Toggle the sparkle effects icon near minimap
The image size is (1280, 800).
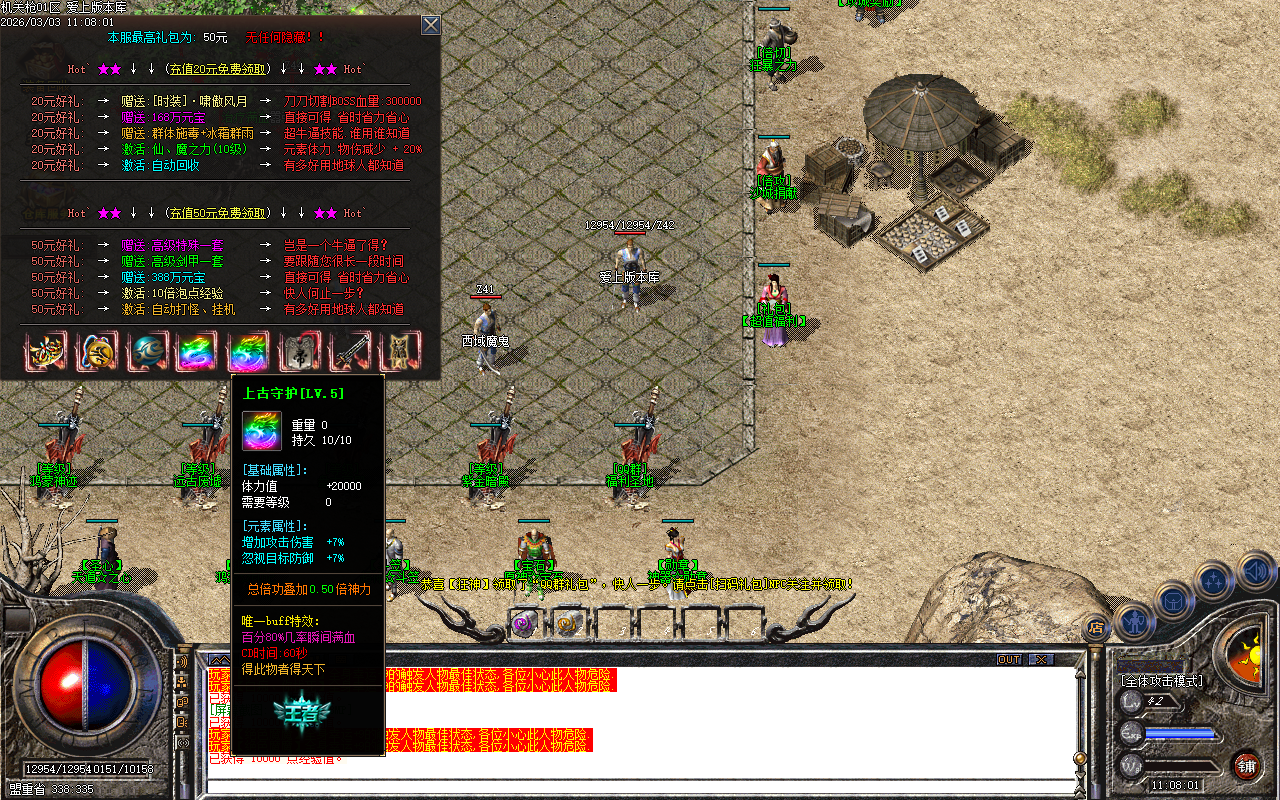1212,580
